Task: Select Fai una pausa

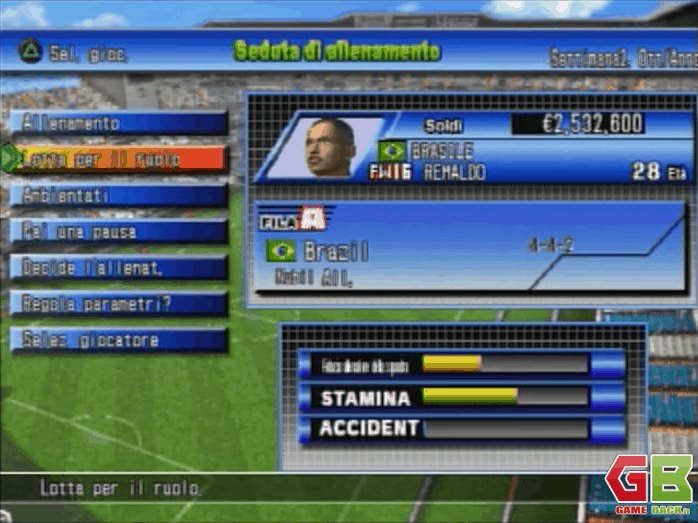Action: [118, 232]
